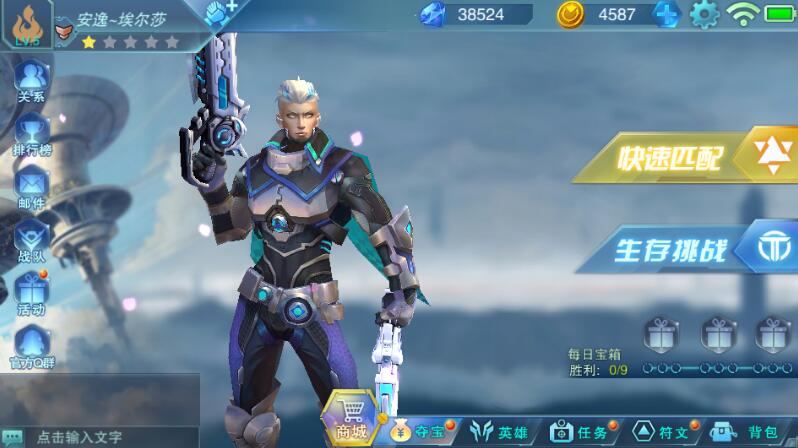Viewport: 798px width, 448px height.
Task: Click the diamond currency icon
Action: point(434,14)
